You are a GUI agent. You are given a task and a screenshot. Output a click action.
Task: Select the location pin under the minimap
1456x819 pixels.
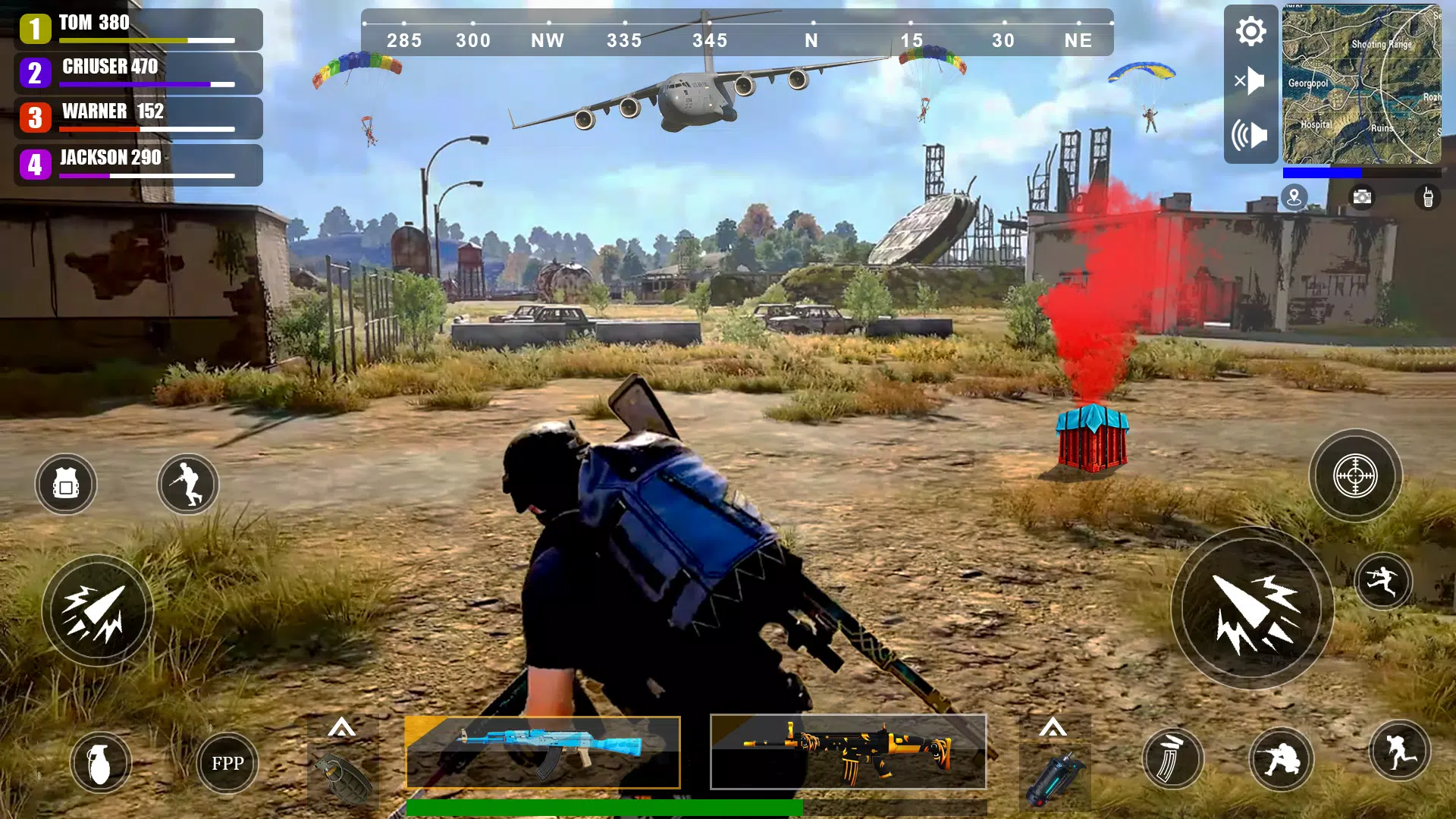[x=1295, y=197]
